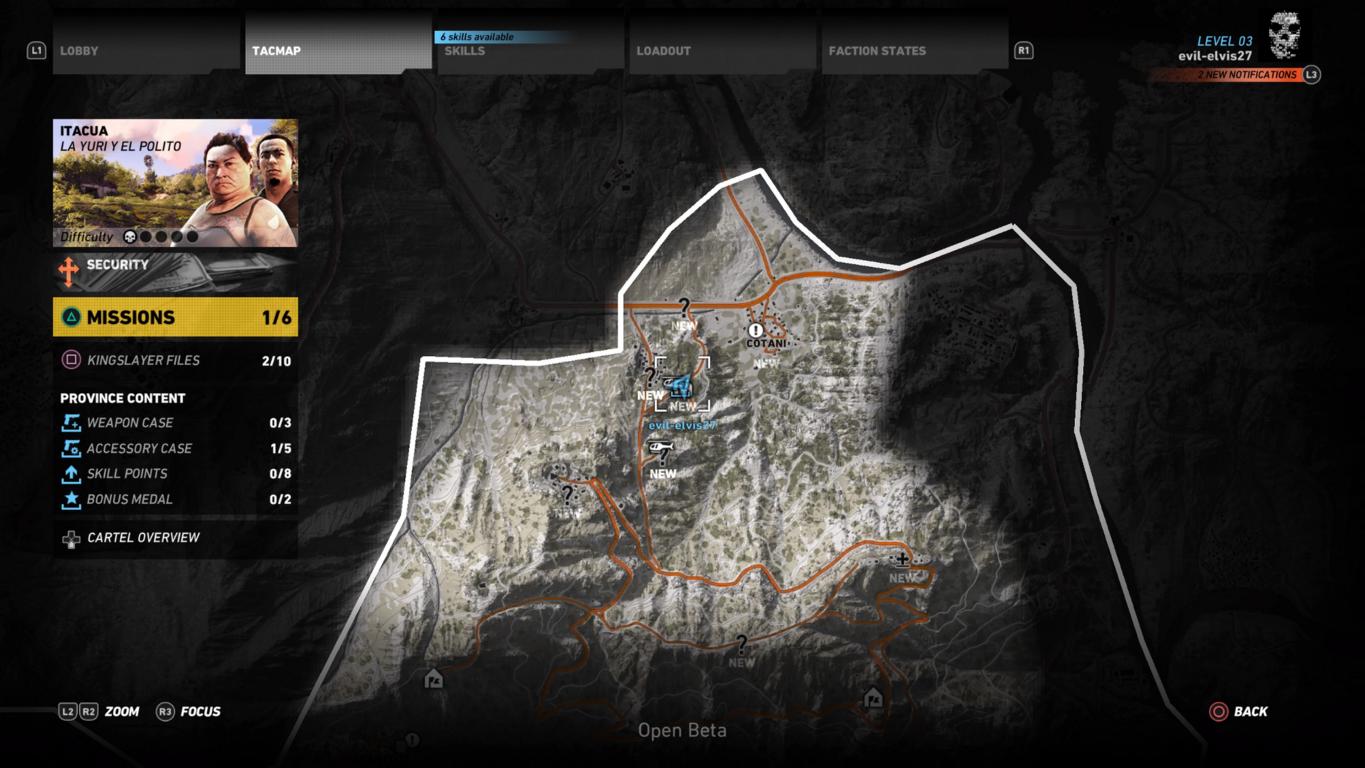Choose the Skill Points content row

[x=175, y=474]
